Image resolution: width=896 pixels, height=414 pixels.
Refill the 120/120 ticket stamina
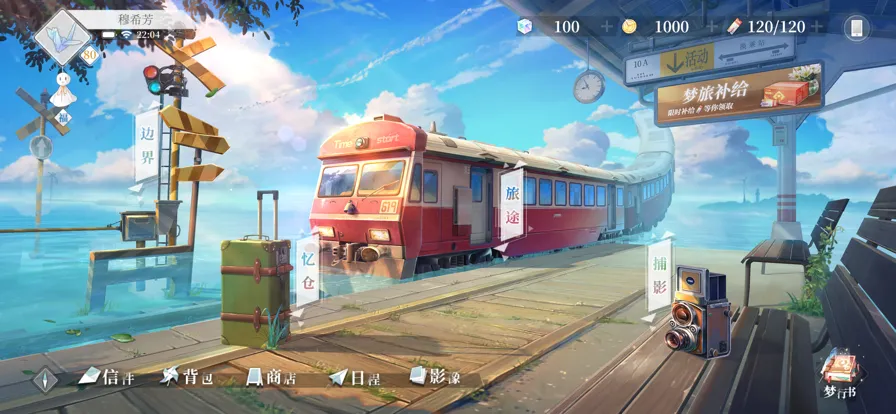click(x=817, y=27)
